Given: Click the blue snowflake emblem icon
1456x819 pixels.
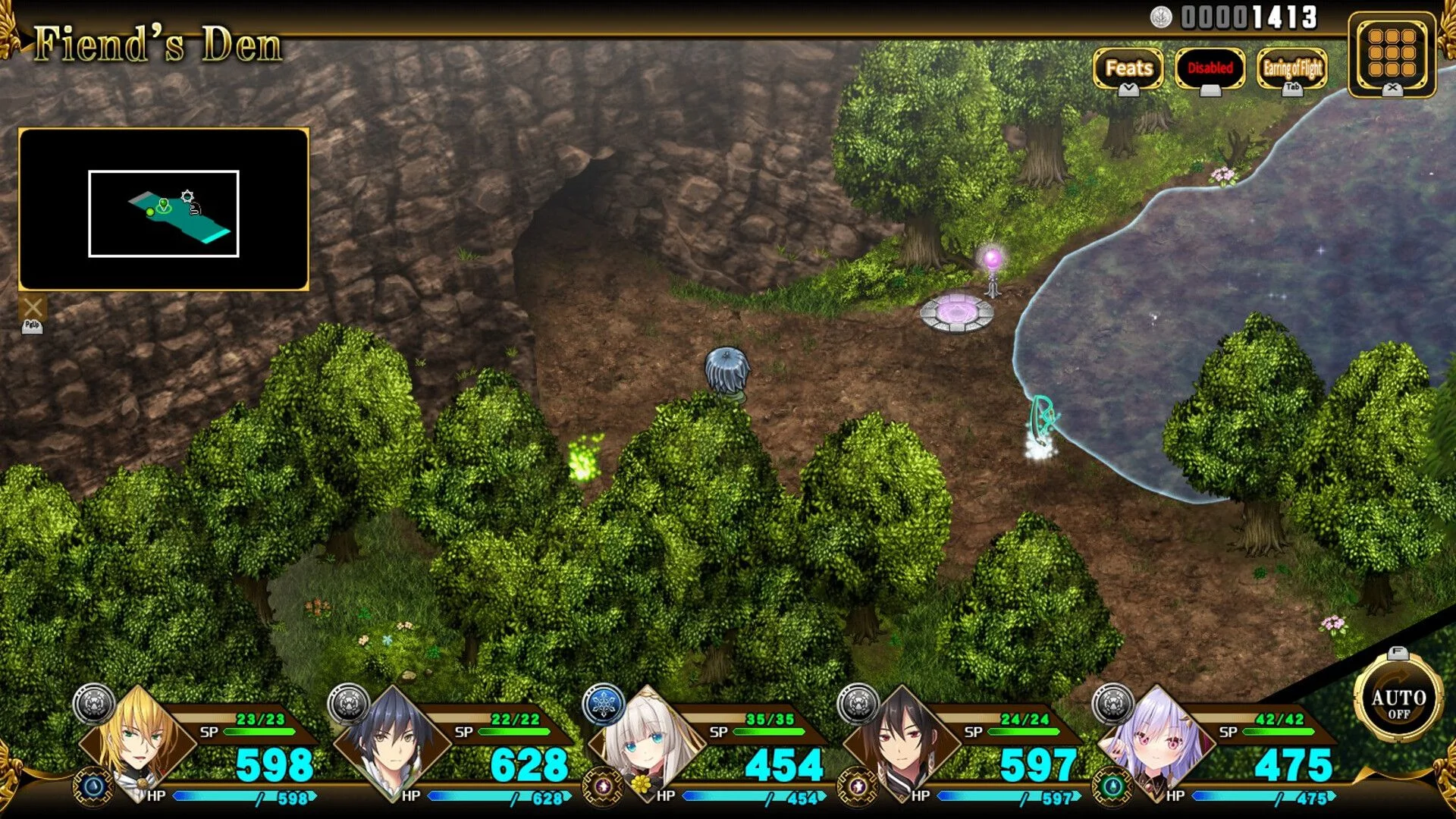Looking at the screenshot, I should tap(604, 704).
